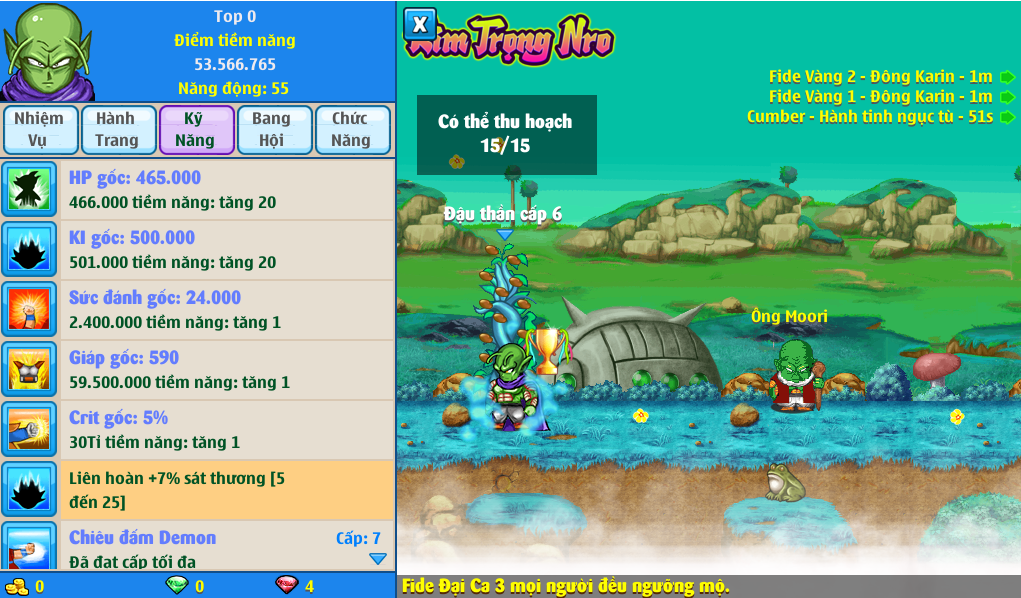Click the Namekian character portrait
Image resolution: width=1021 pixels, height=598 pixels.
tap(47, 50)
